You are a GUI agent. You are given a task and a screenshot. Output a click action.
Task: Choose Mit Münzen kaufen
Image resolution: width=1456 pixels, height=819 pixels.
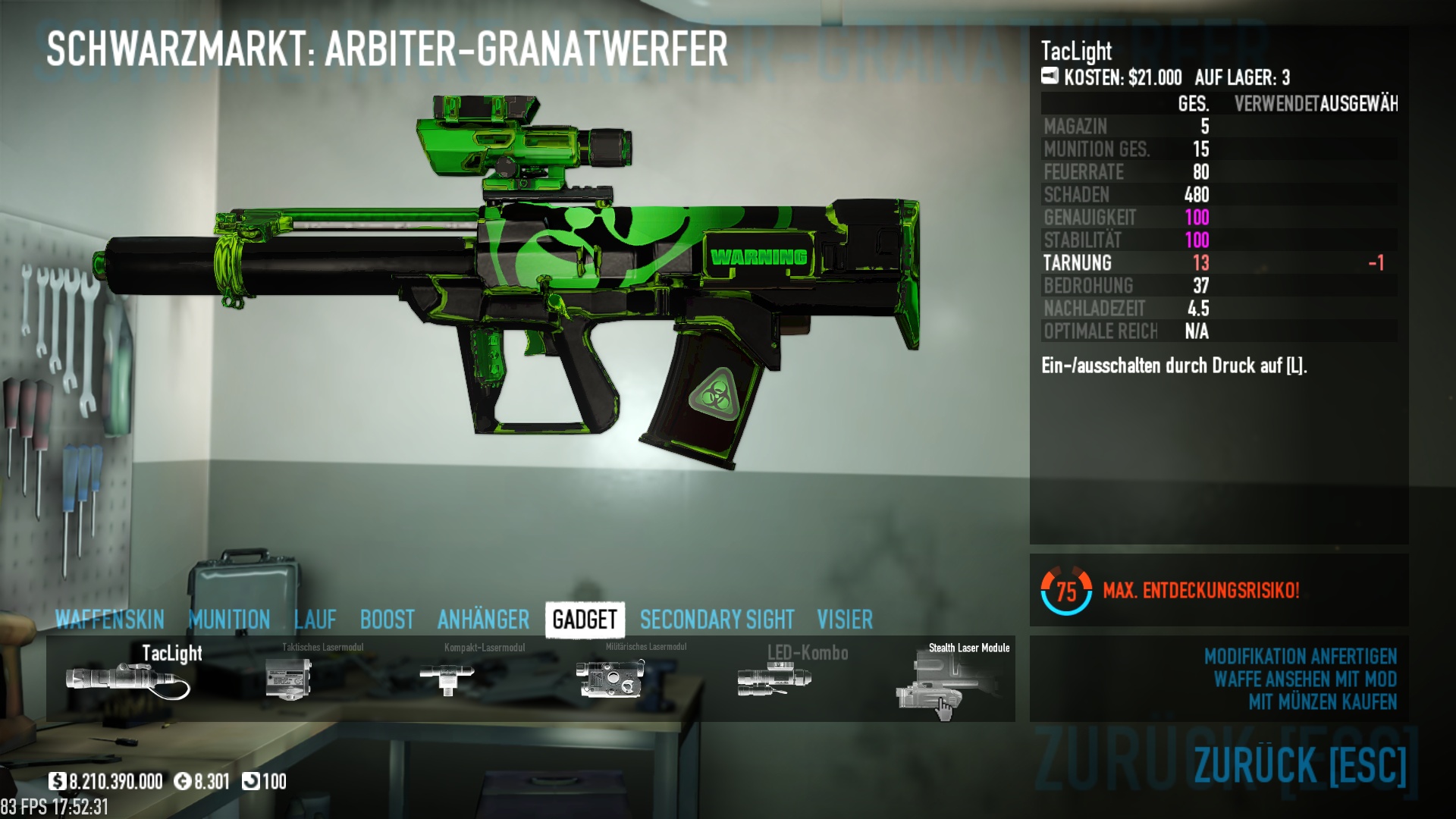(1323, 701)
